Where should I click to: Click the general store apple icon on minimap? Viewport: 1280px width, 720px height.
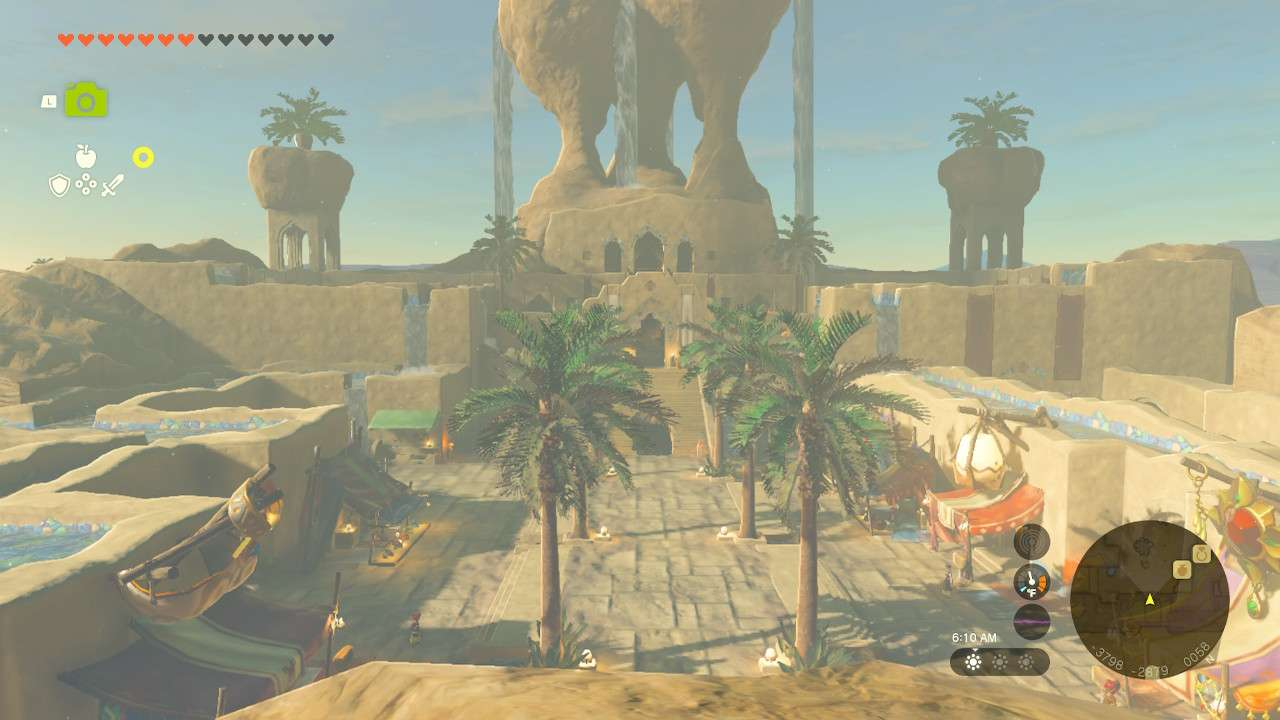[x=1181, y=568]
